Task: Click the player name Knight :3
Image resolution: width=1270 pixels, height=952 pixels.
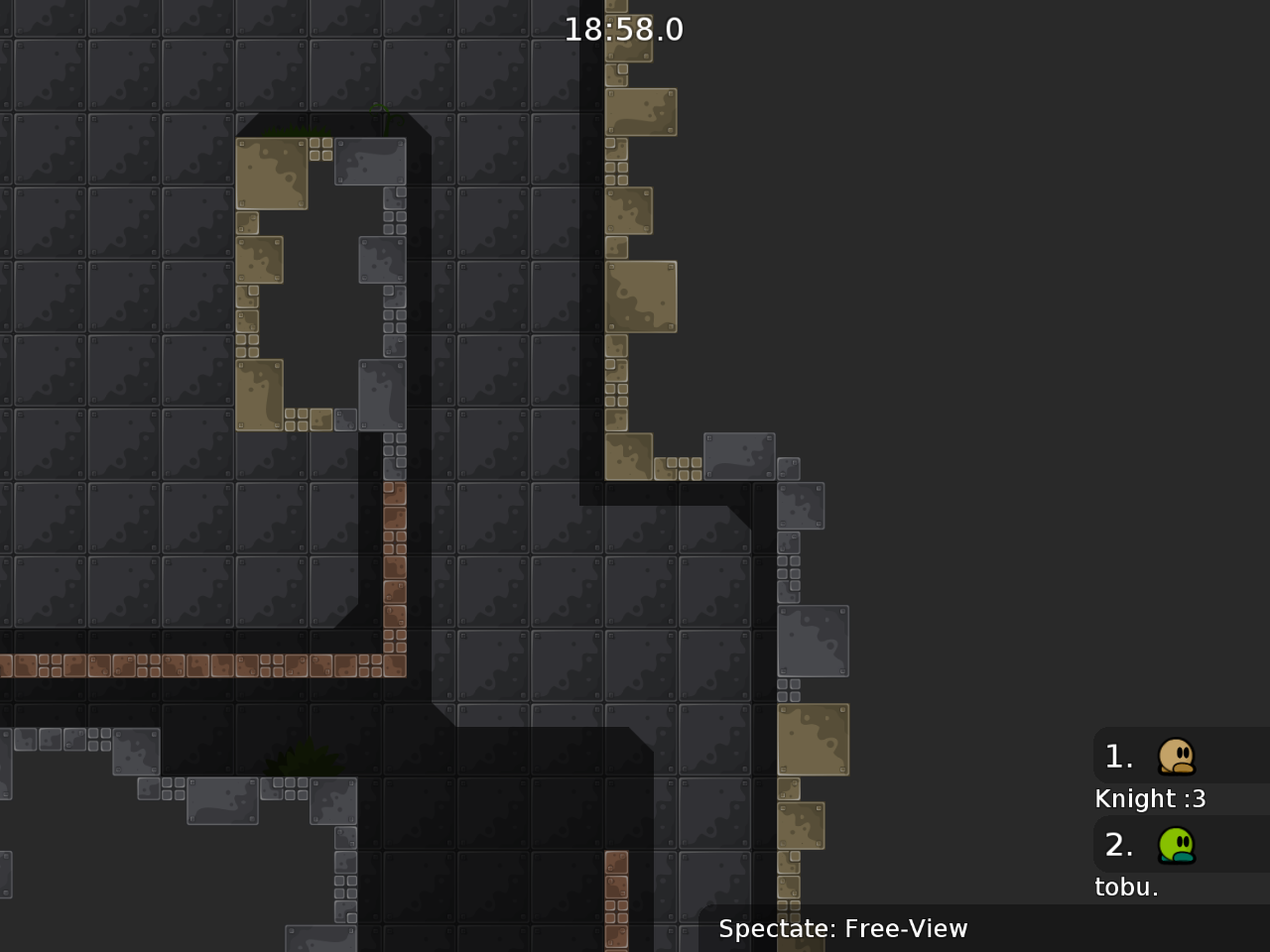Action: [1150, 798]
